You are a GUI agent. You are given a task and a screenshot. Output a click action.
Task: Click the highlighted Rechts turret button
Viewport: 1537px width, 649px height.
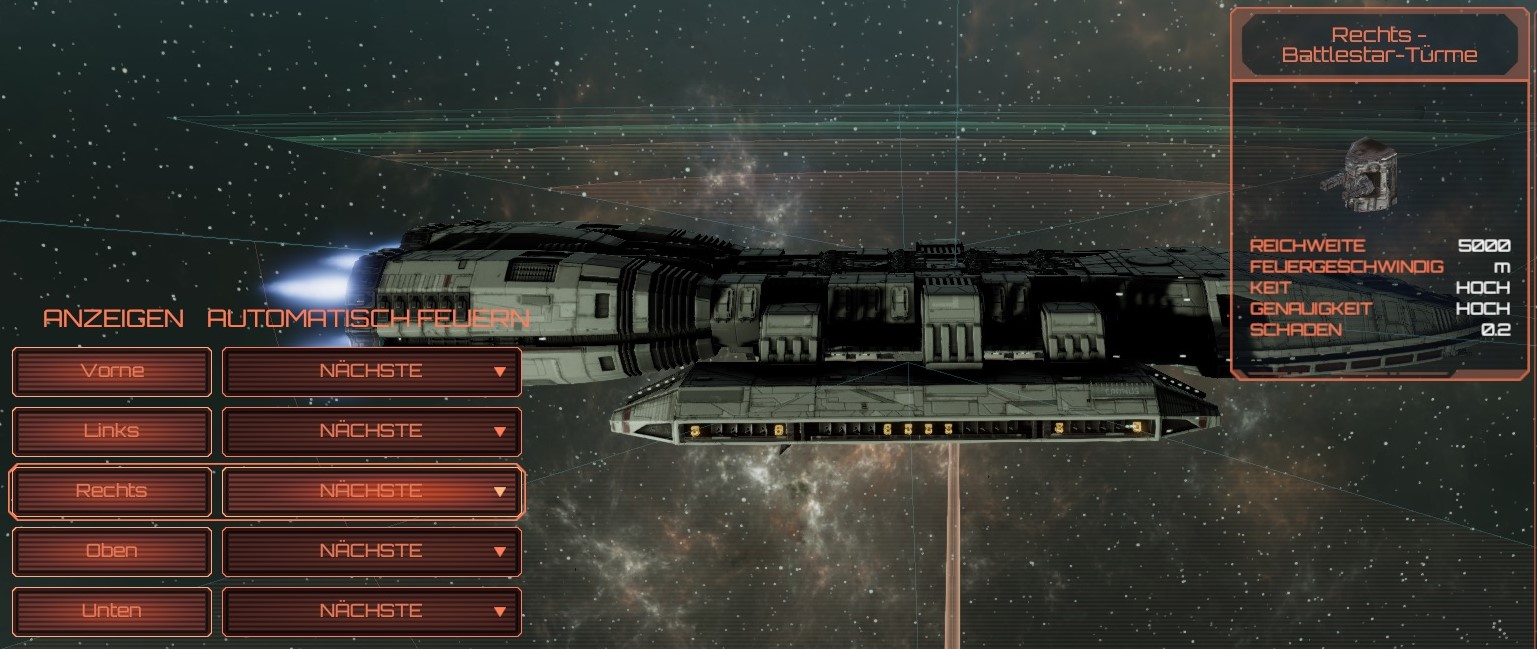click(112, 491)
